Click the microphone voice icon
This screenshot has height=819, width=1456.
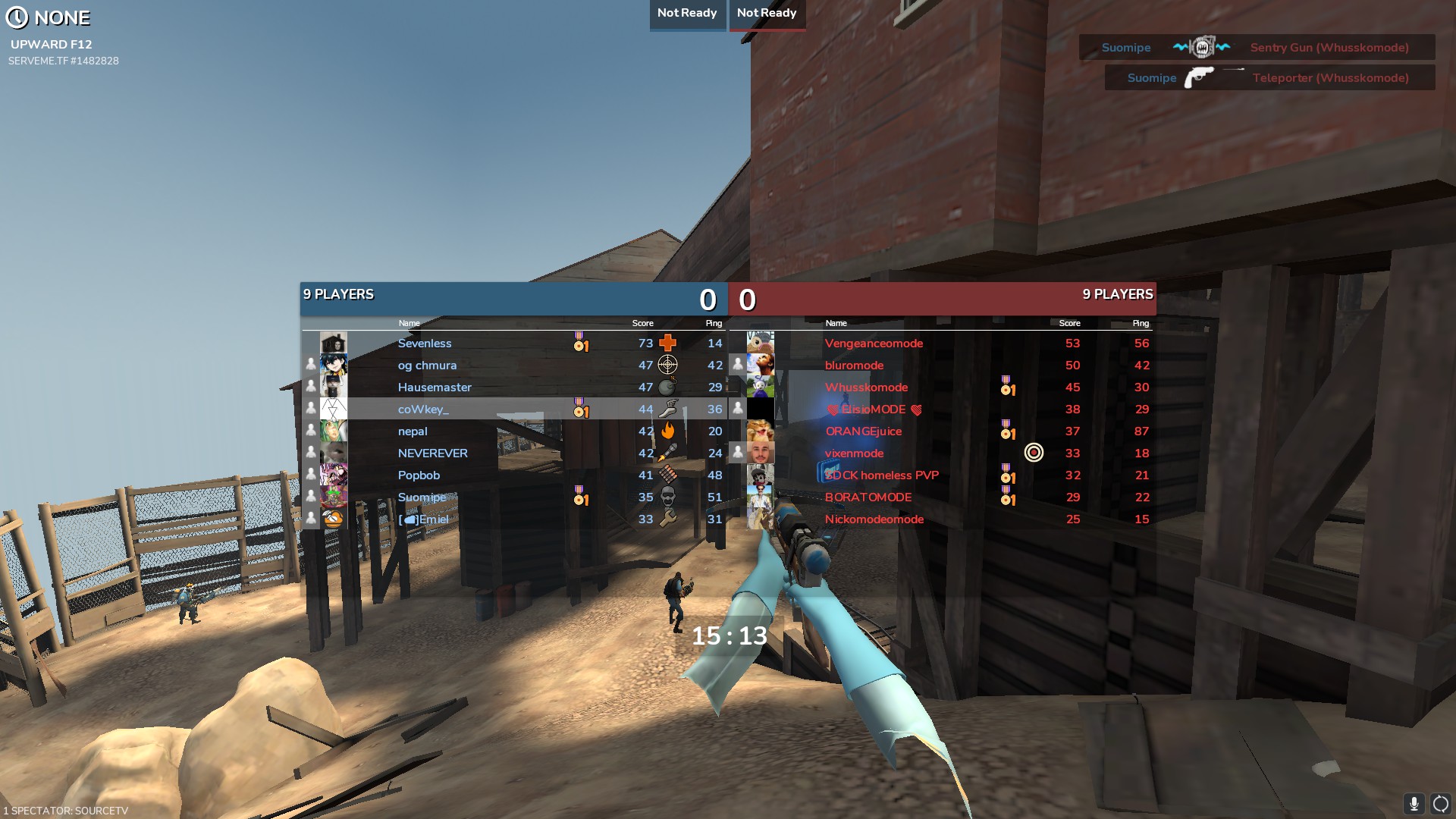tap(1414, 804)
